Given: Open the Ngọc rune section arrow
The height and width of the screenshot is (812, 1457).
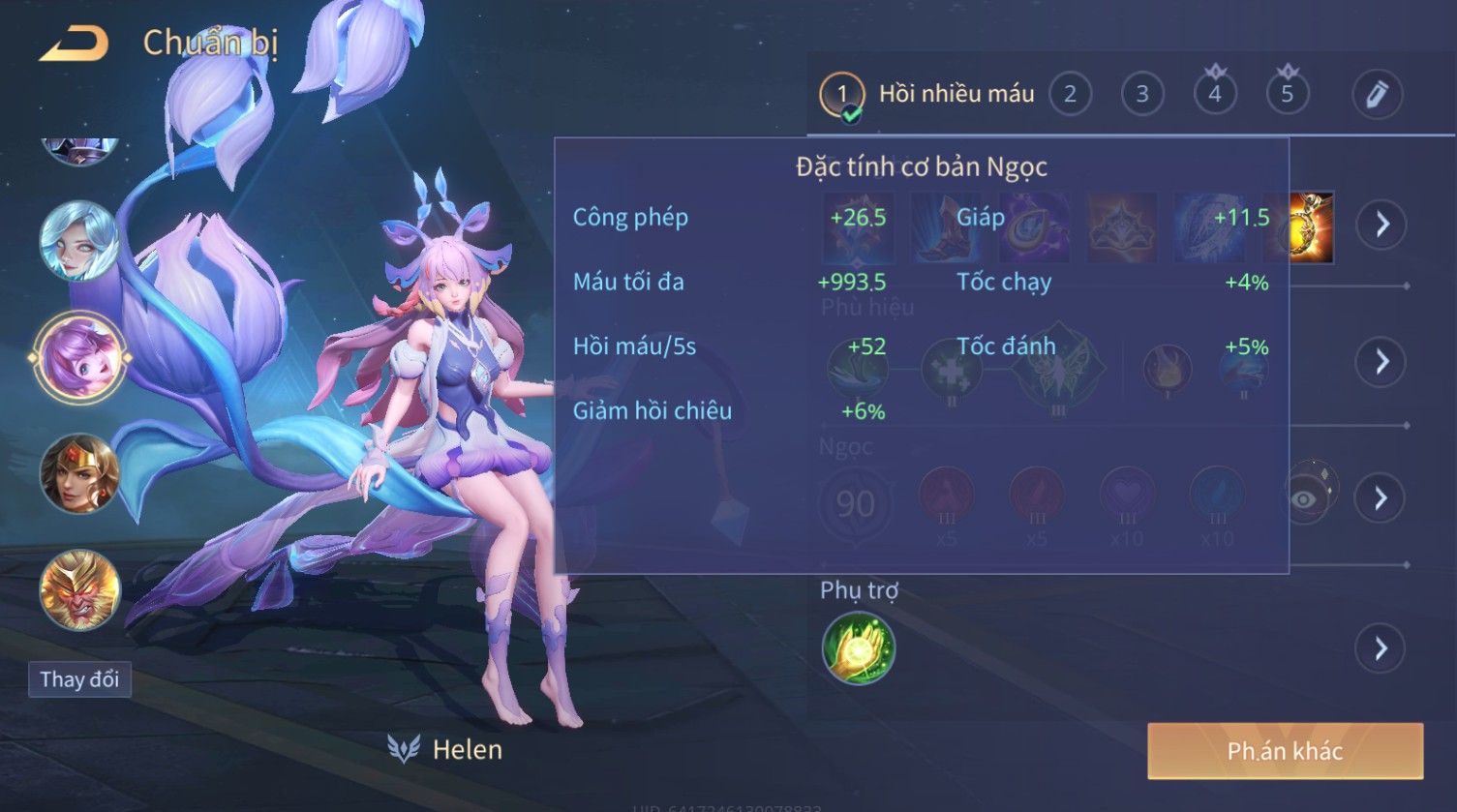Looking at the screenshot, I should [x=1381, y=498].
